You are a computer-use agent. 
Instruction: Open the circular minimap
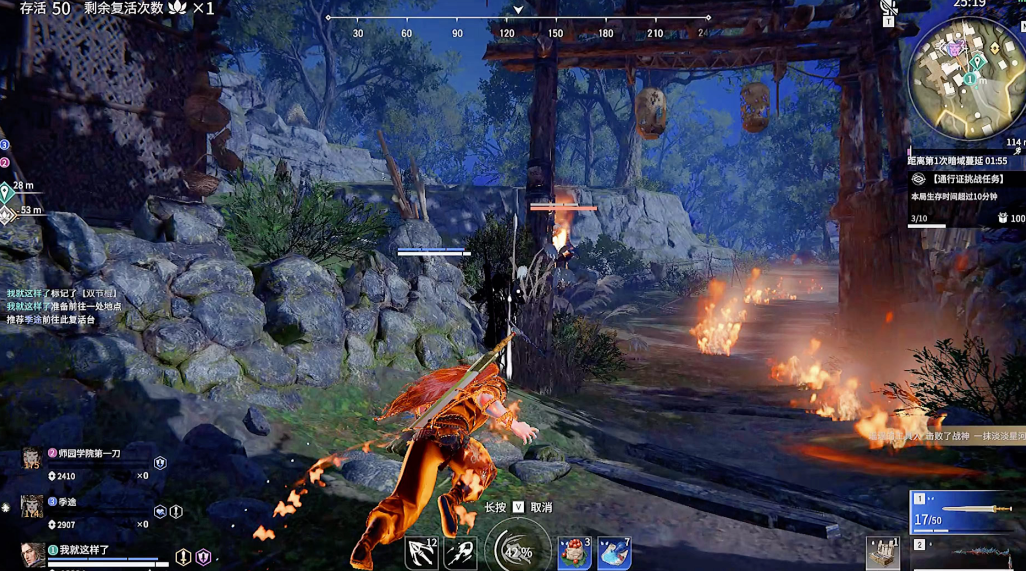(x=964, y=79)
